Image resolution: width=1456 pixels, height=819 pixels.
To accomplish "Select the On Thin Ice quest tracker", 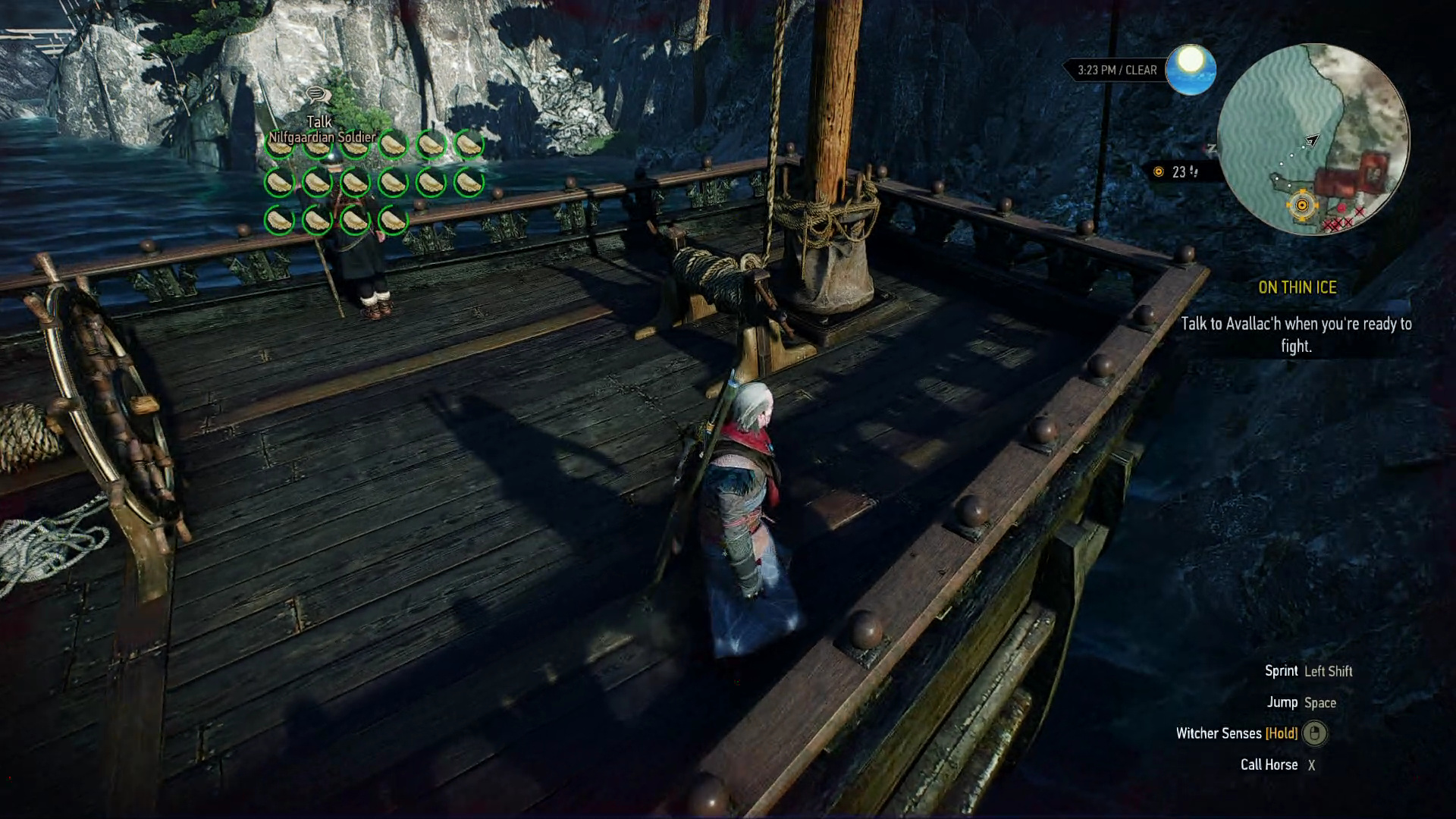I will tap(1297, 287).
